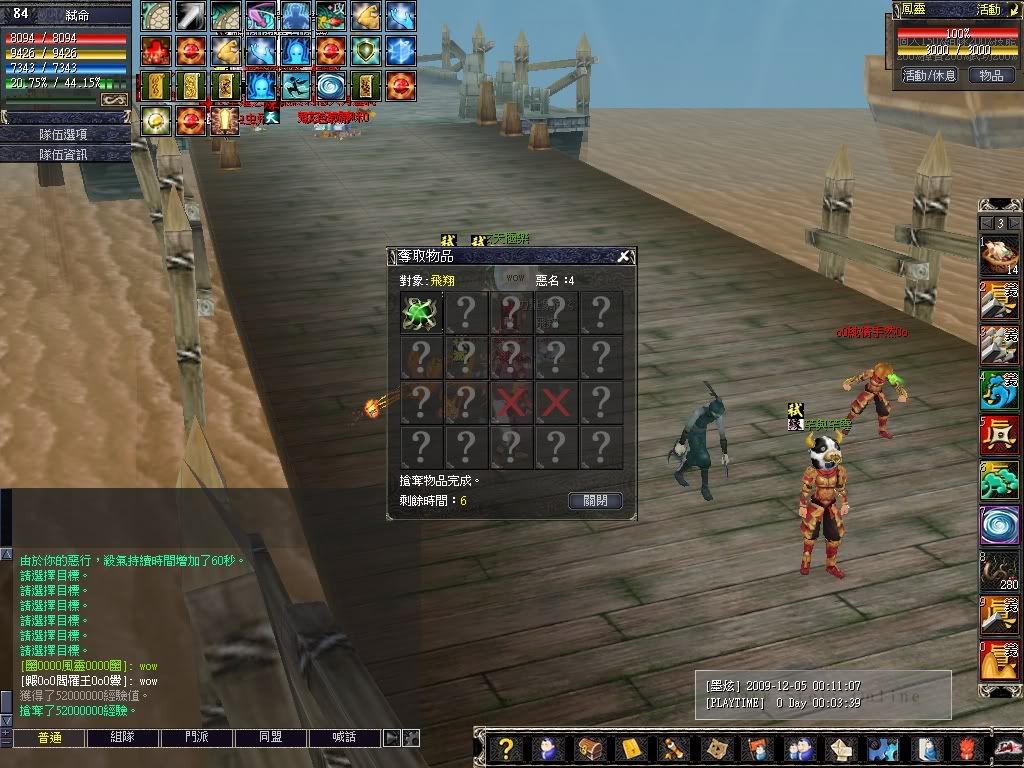This screenshot has width=1024, height=768.
Task: Switch chat to 組隊 channel tab
Action: point(123,738)
